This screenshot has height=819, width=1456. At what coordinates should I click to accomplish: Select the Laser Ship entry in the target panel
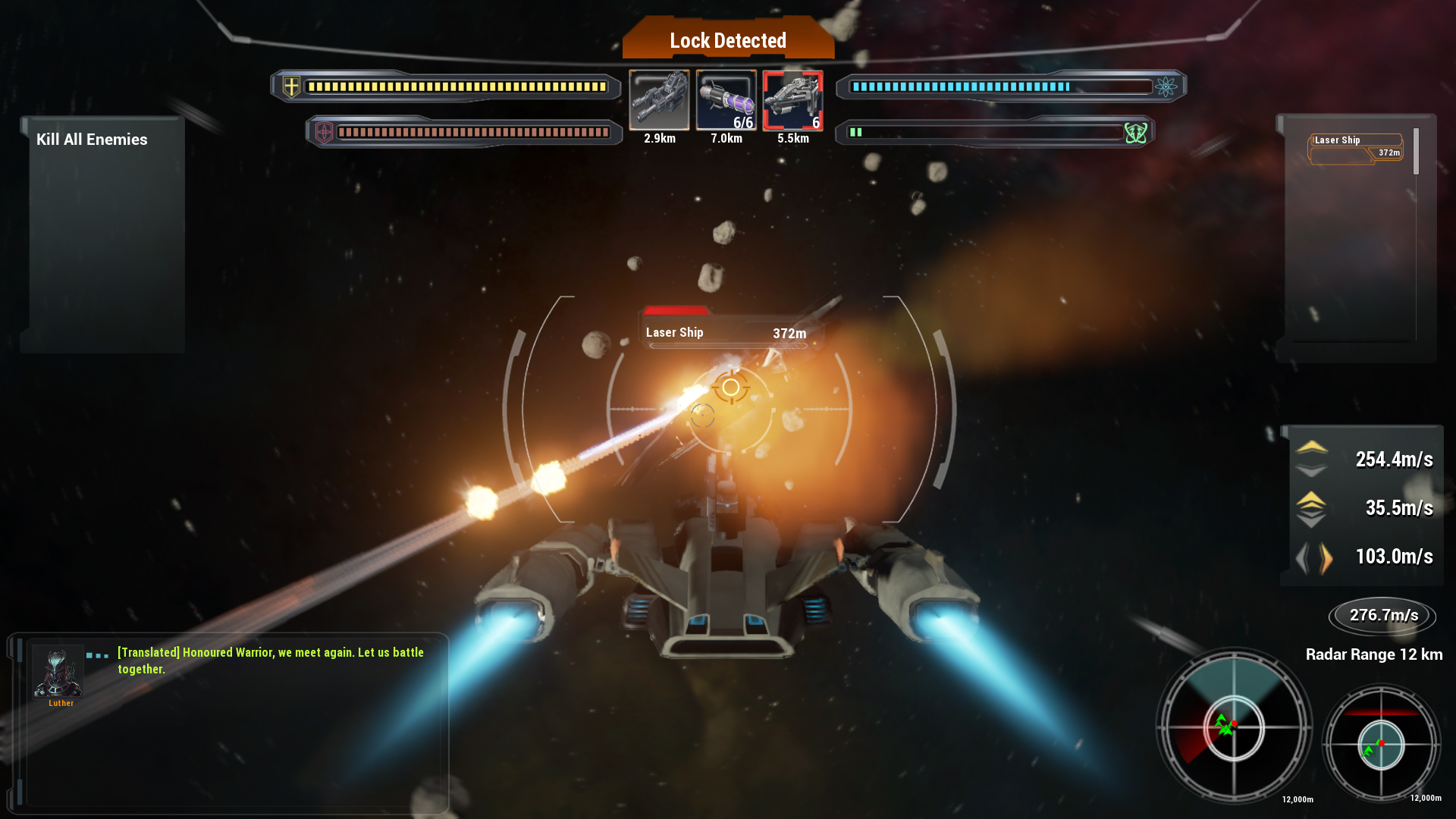pyautogui.click(x=1355, y=145)
